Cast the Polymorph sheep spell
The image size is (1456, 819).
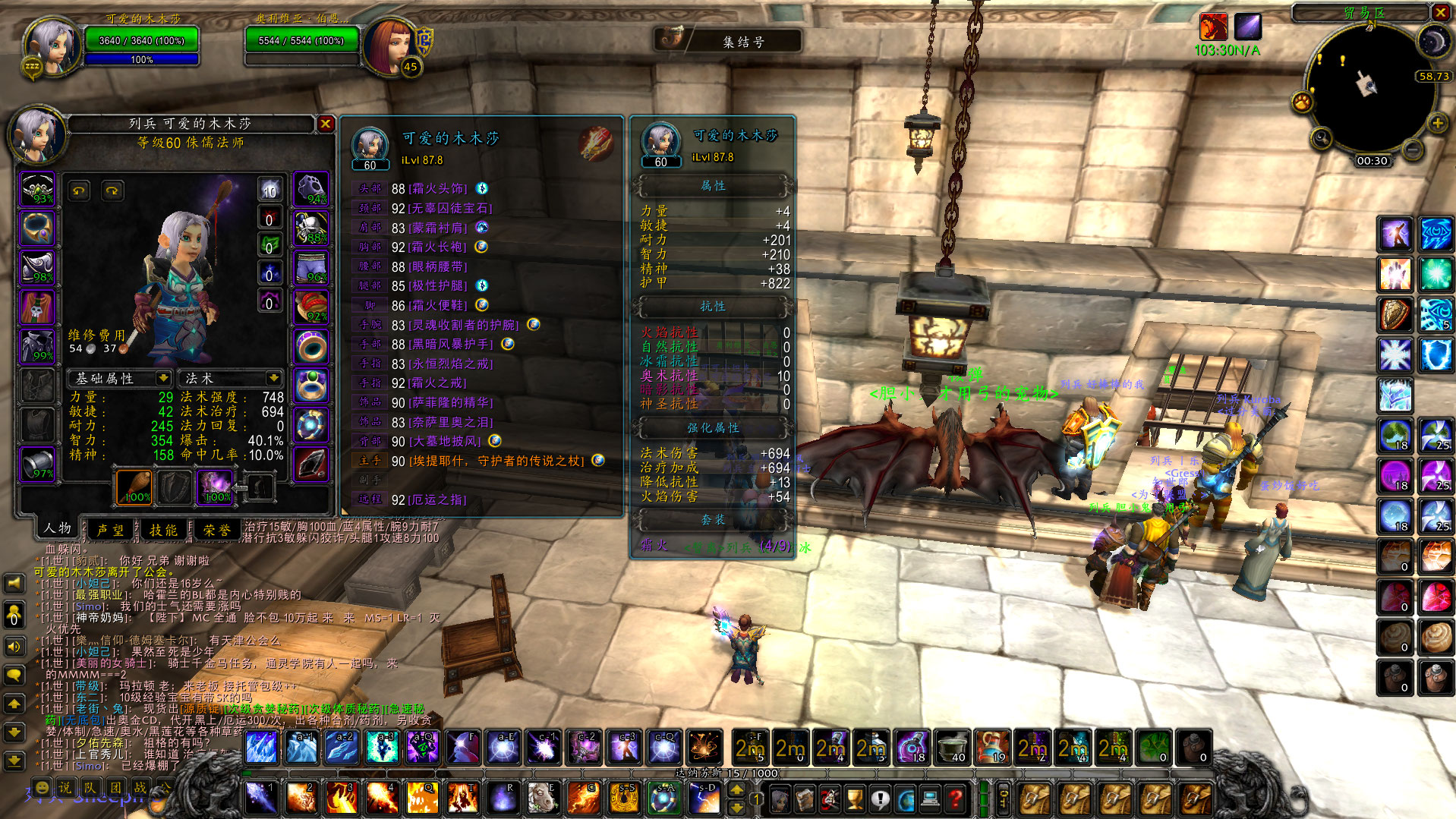pyautogui.click(x=543, y=798)
